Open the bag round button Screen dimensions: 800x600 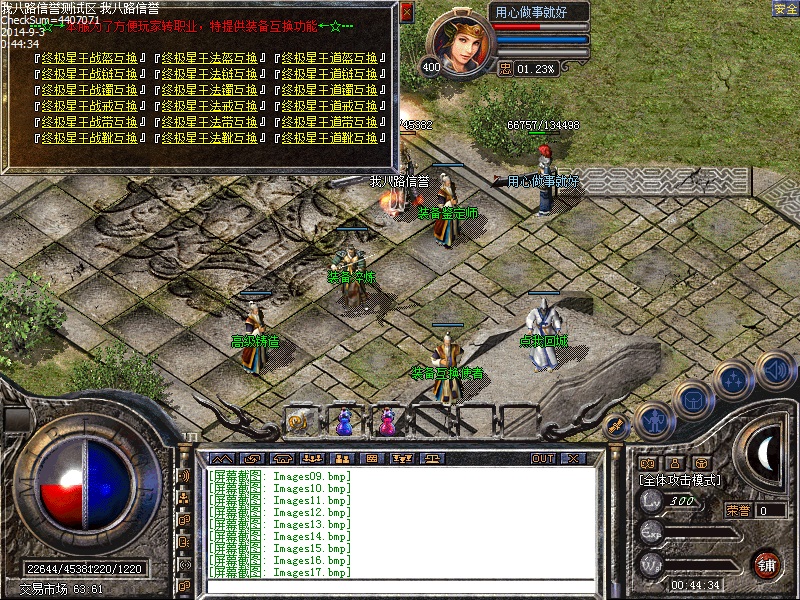[x=693, y=399]
